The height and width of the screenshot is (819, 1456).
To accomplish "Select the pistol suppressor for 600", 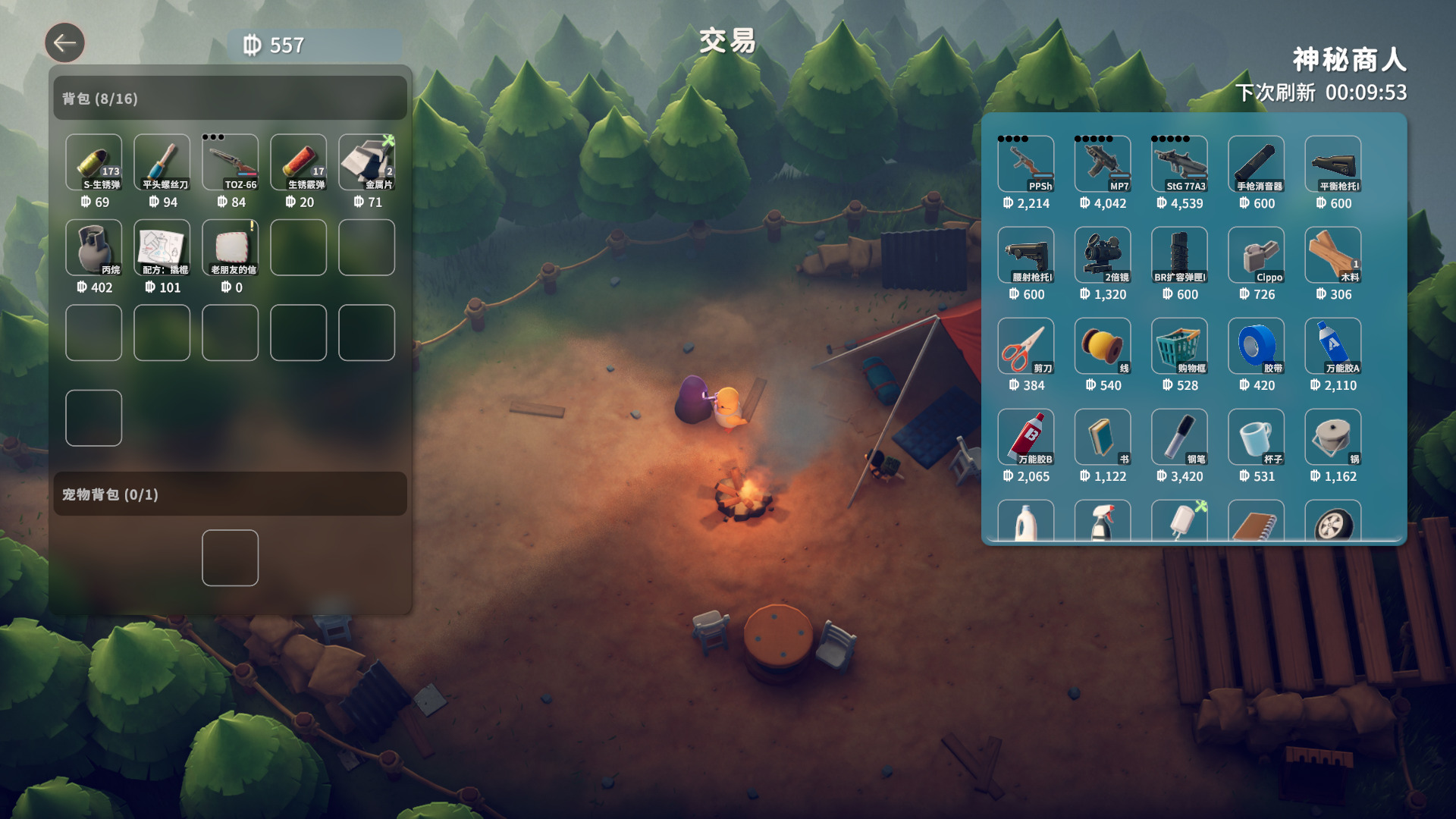I will 1256,164.
